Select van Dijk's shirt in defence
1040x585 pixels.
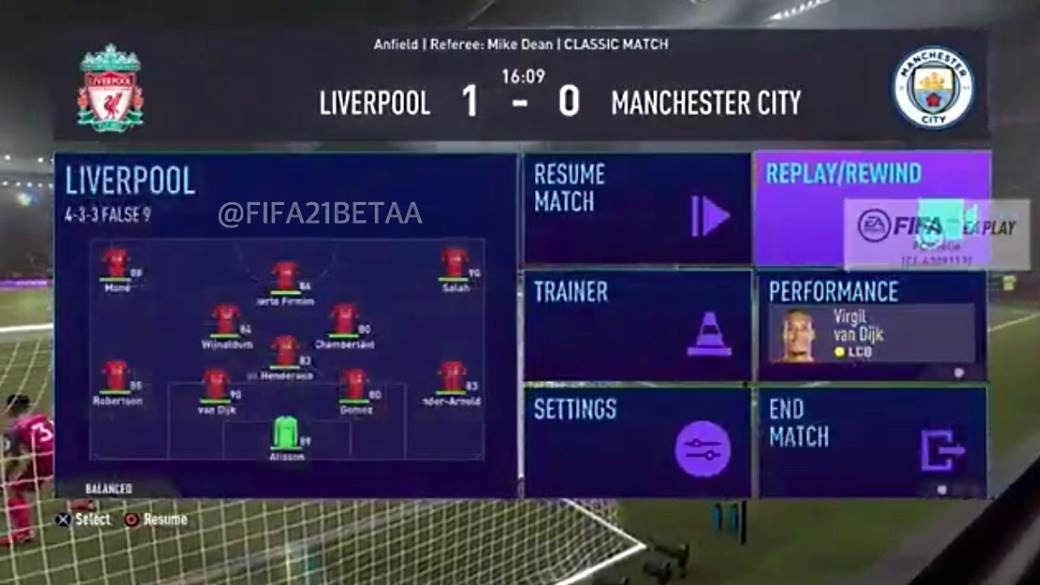click(x=216, y=384)
